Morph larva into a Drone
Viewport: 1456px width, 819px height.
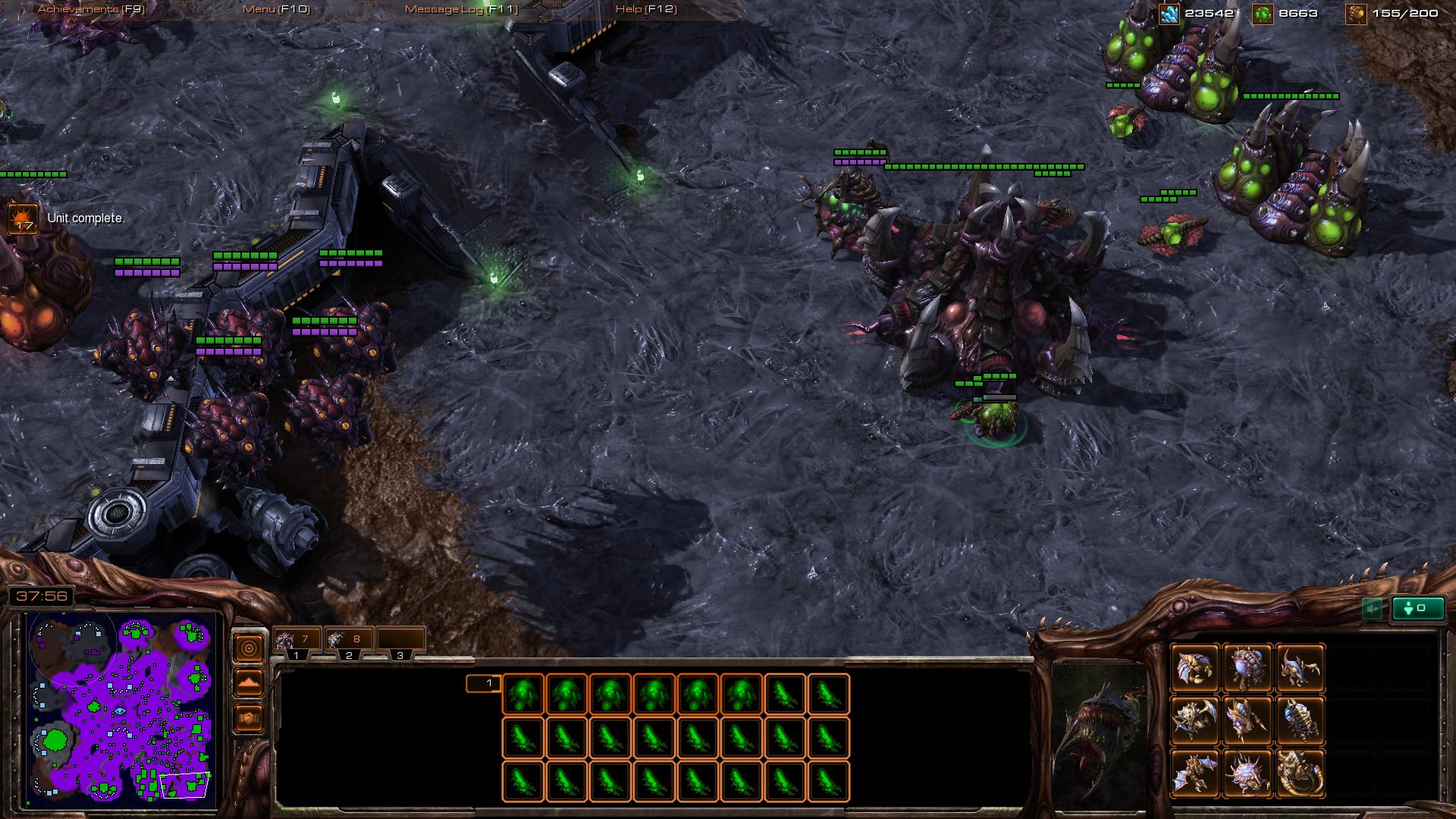click(1195, 668)
